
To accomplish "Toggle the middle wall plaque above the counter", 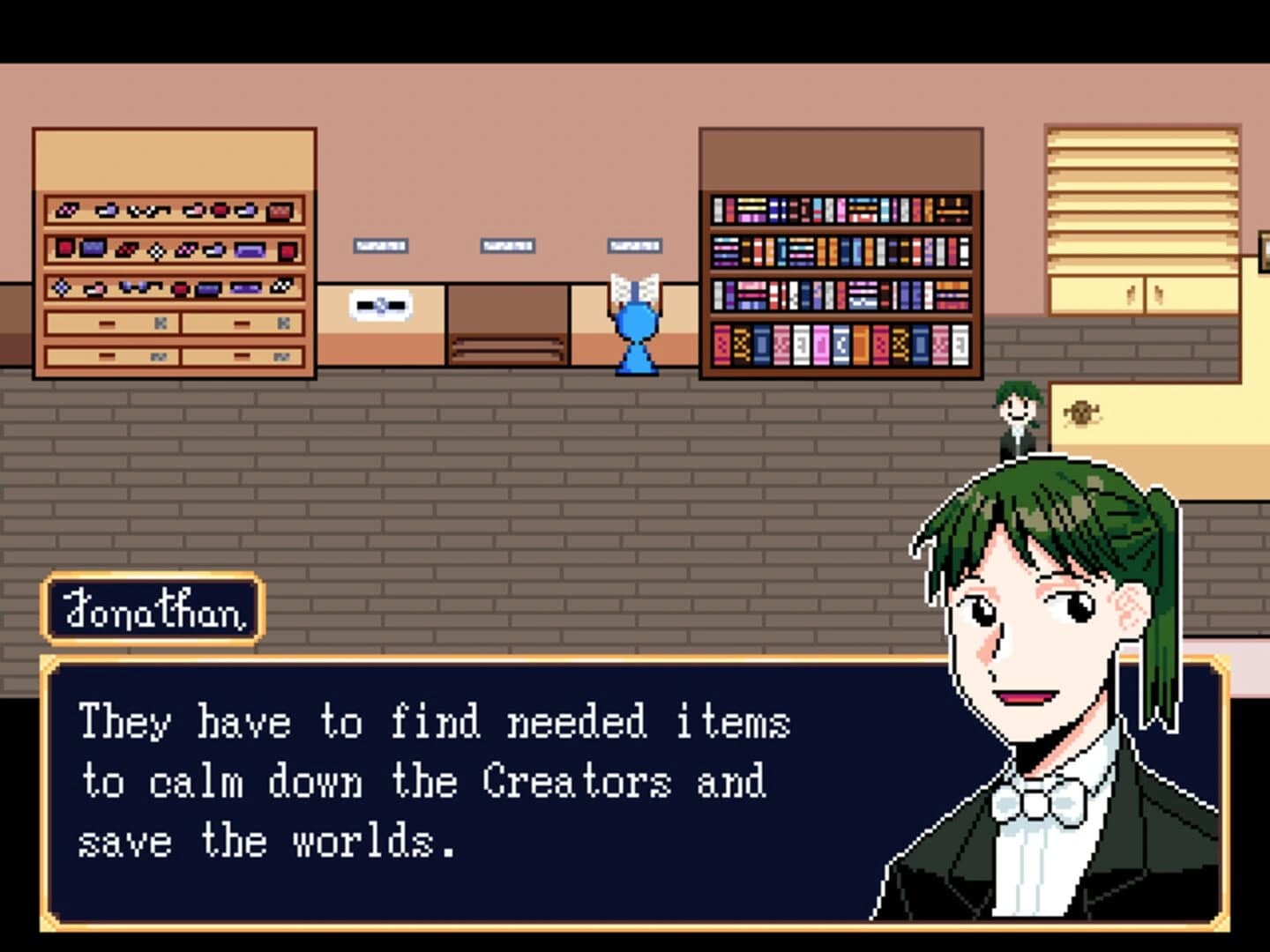I will point(507,246).
